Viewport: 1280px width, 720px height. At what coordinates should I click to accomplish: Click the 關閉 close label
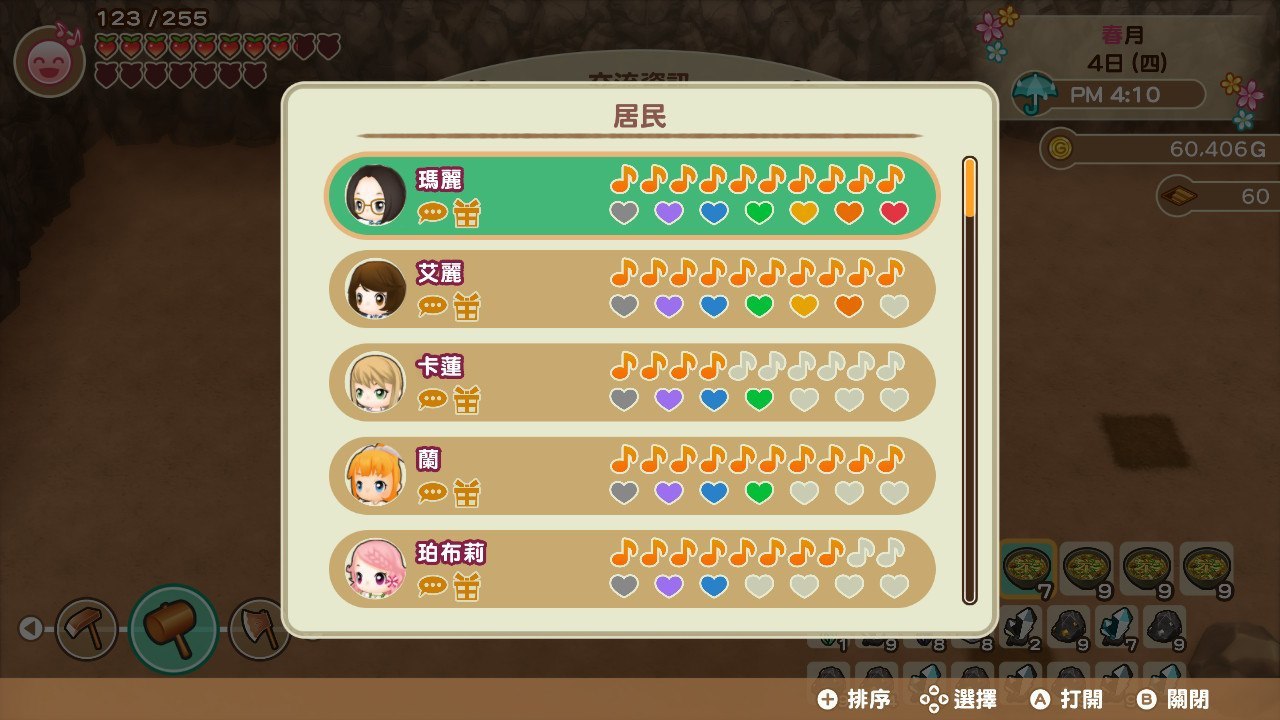click(1185, 699)
